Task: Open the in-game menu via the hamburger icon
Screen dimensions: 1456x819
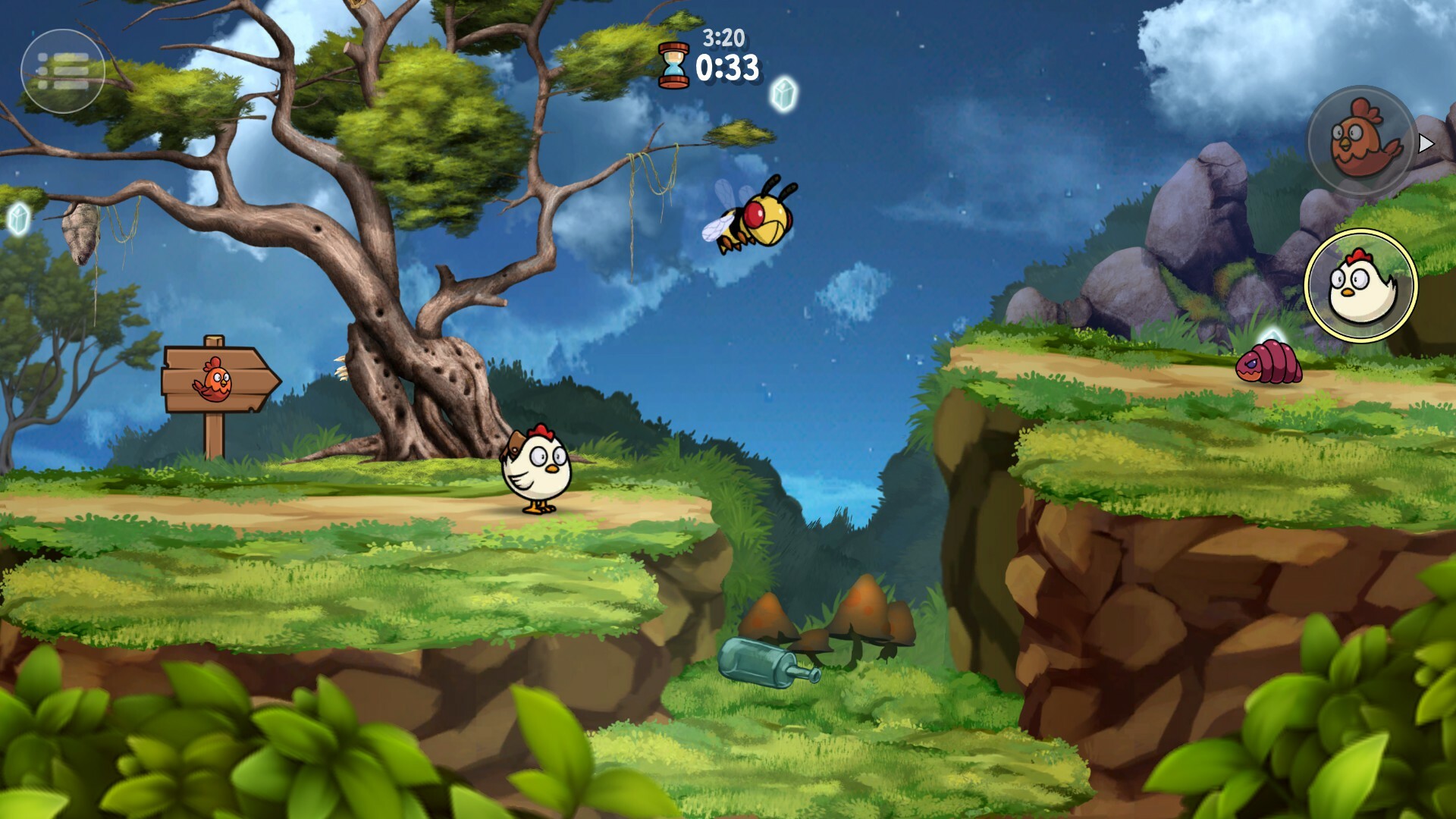Action: pyautogui.click(x=64, y=72)
